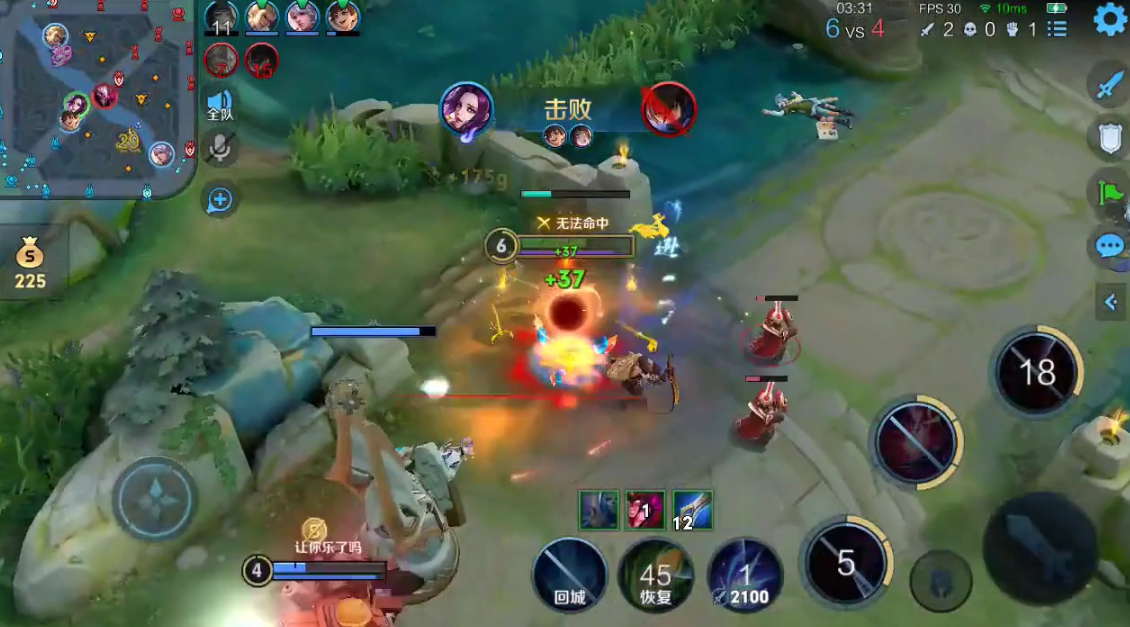Viewport: 1130px width, 627px height.
Task: Toggle the 全队 team voice speaker
Action: tap(220, 104)
